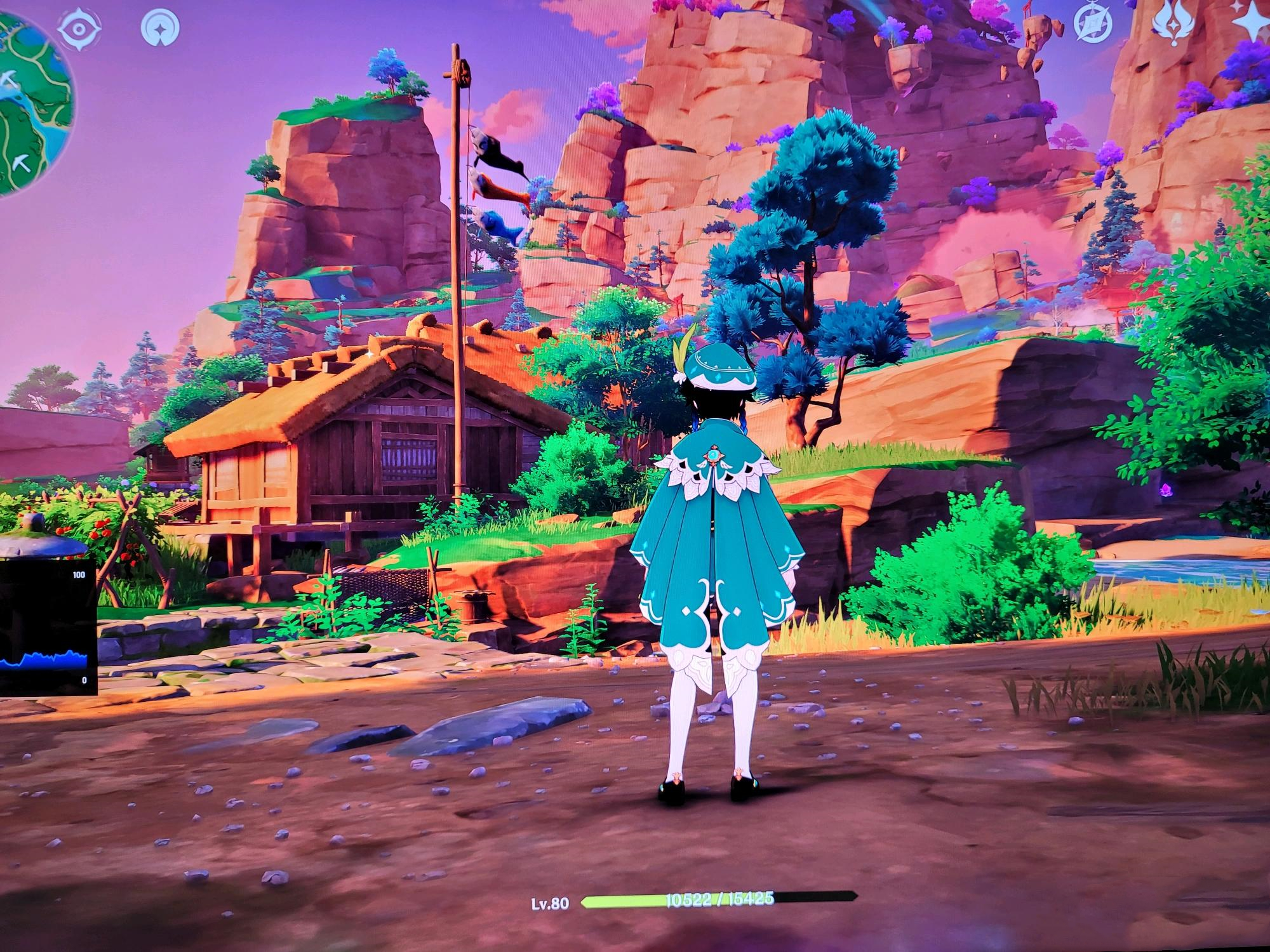Click the round icon with a small star
1270x952 pixels.
coord(160,27)
